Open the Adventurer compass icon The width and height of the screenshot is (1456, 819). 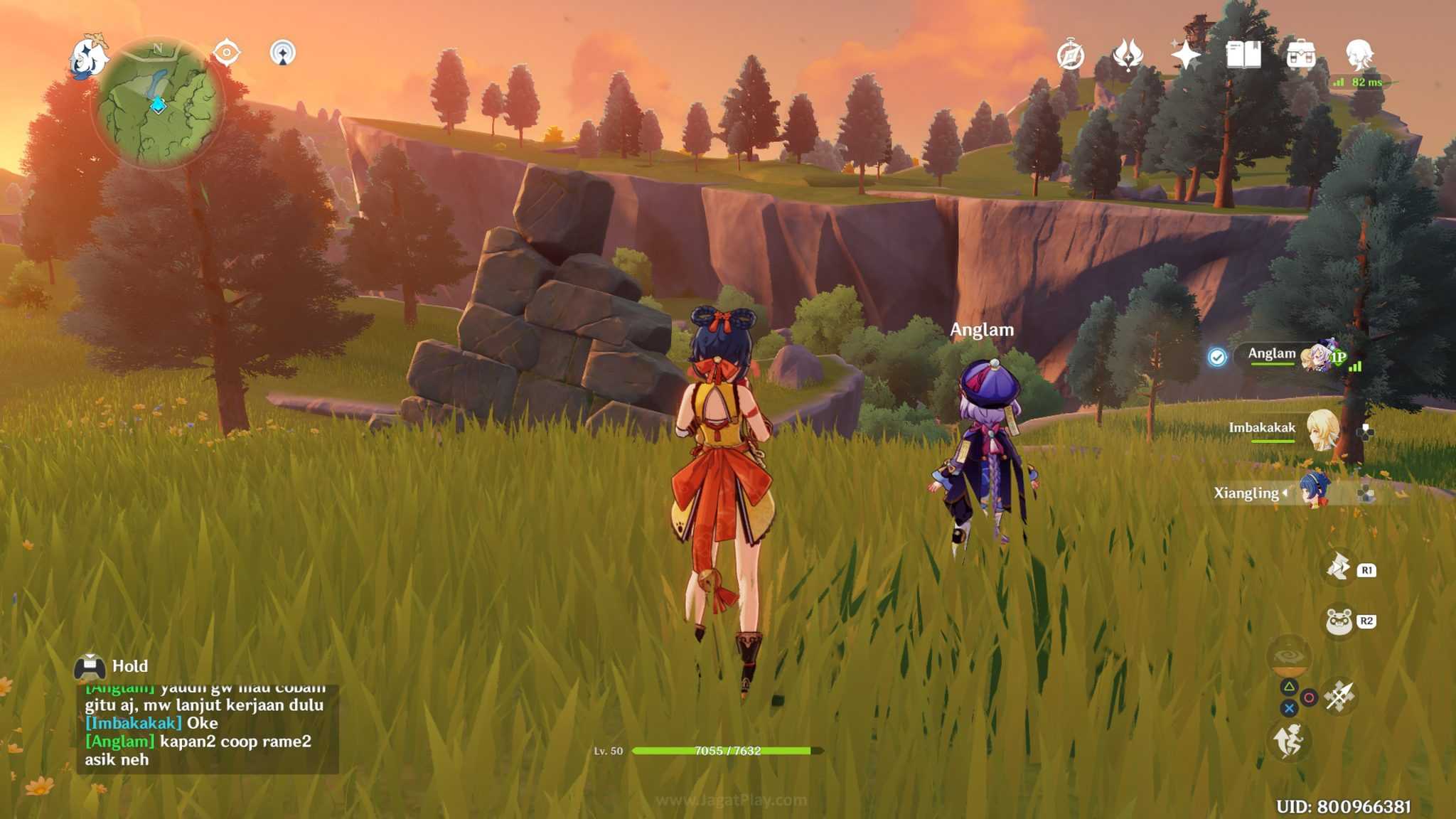[x=1071, y=55]
